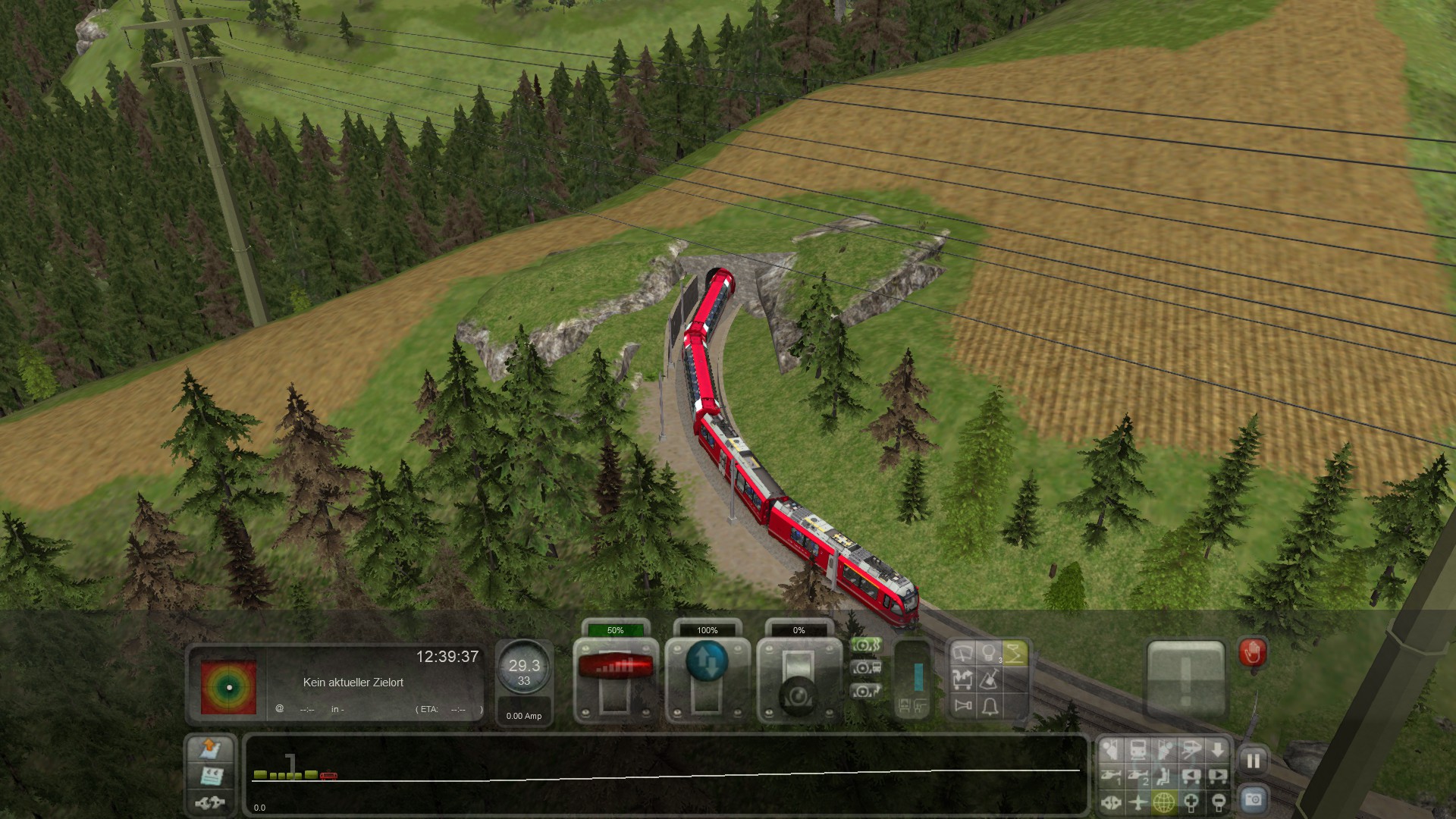Toggle the blue reverser direction lever
Screen dimensions: 1456x819
click(707, 661)
